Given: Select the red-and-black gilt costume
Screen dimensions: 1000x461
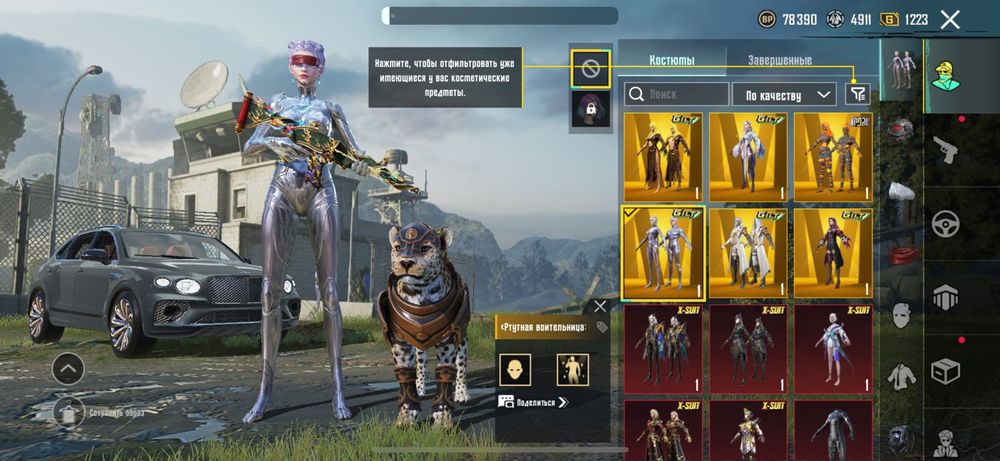Looking at the screenshot, I should (833, 253).
